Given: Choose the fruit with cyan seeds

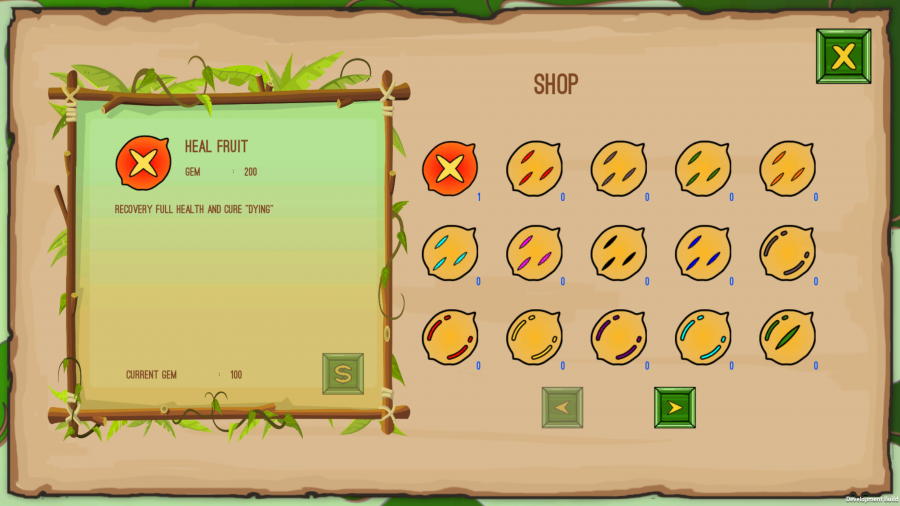Looking at the screenshot, I should click(450, 252).
